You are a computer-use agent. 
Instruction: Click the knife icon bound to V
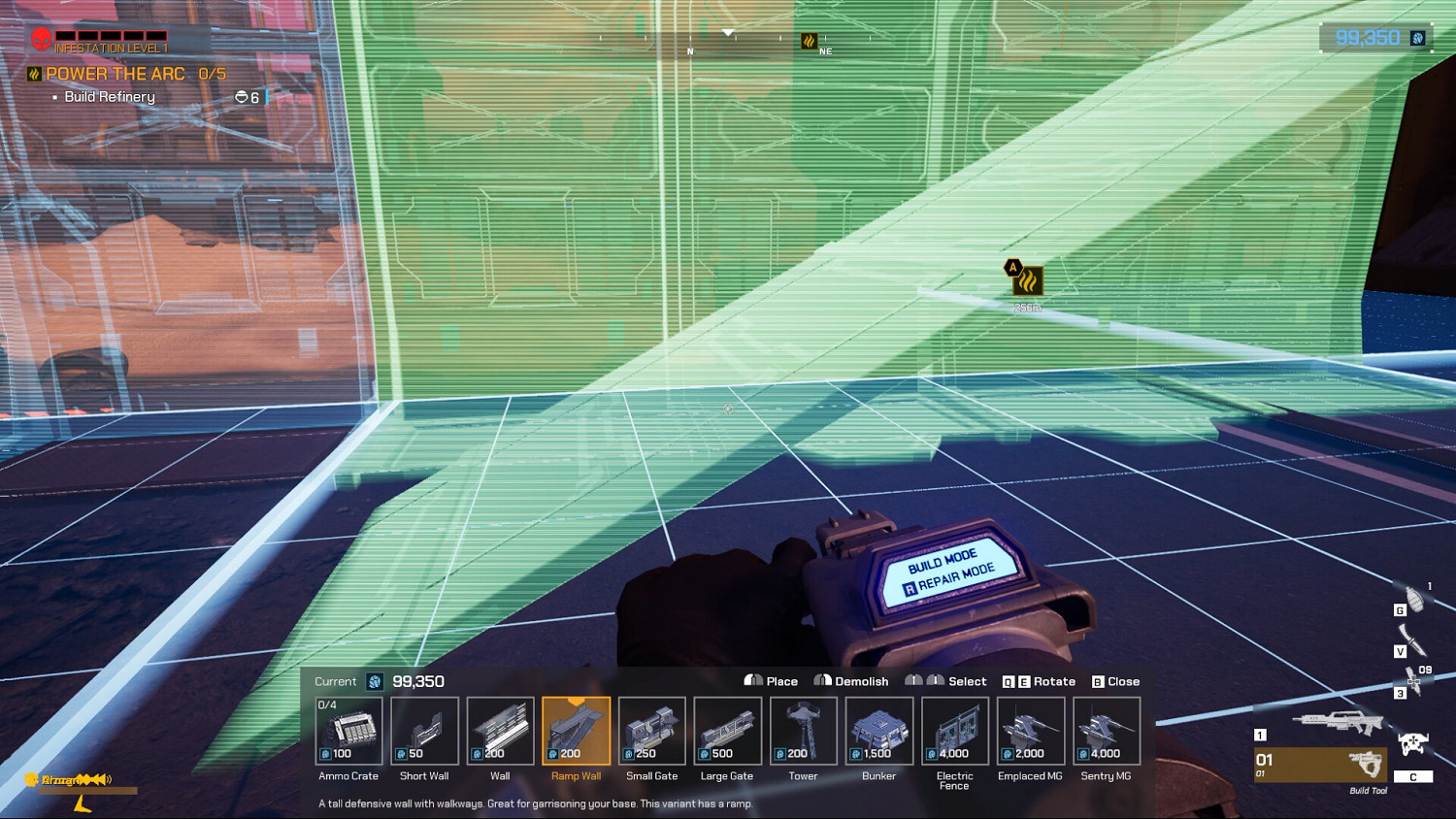point(1414,640)
